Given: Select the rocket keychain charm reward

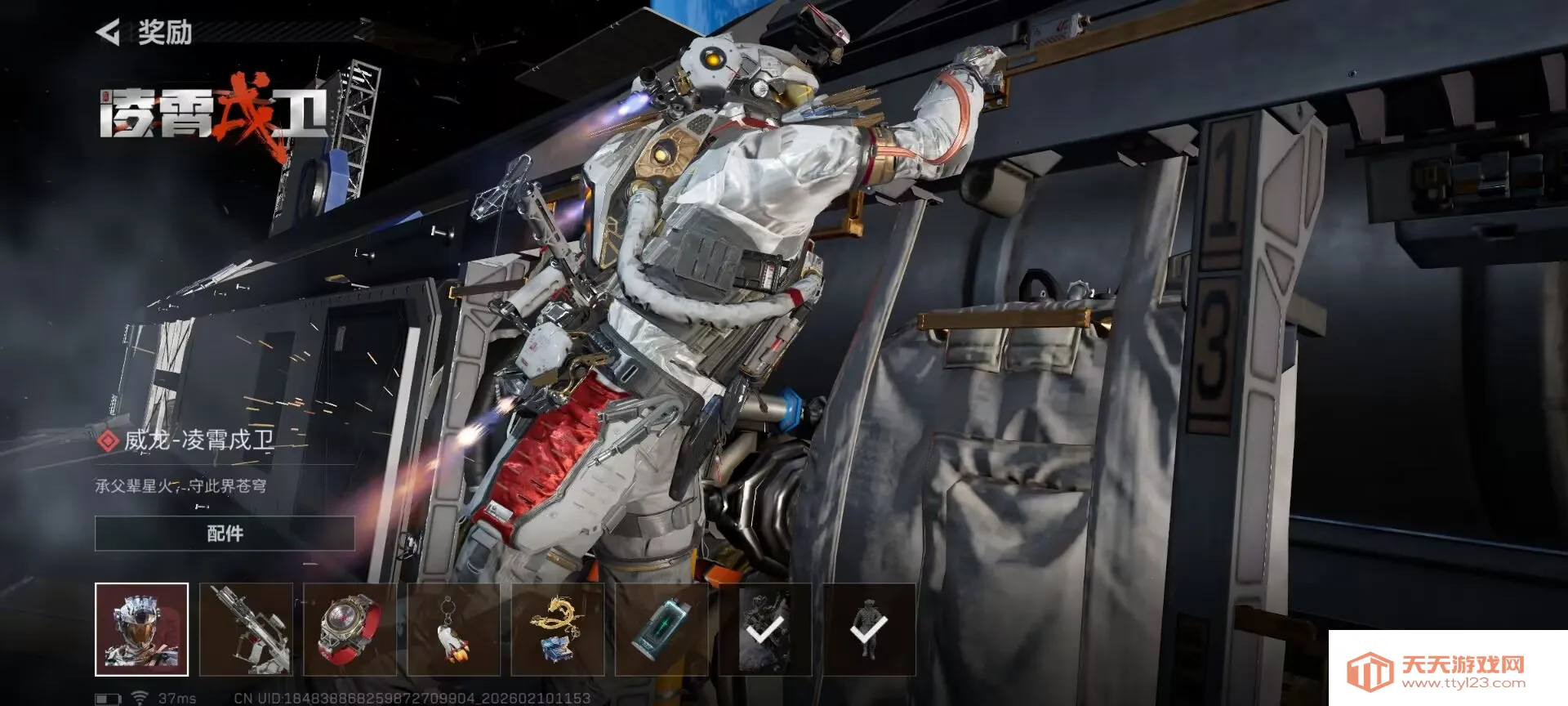Looking at the screenshot, I should pyautogui.click(x=453, y=629).
